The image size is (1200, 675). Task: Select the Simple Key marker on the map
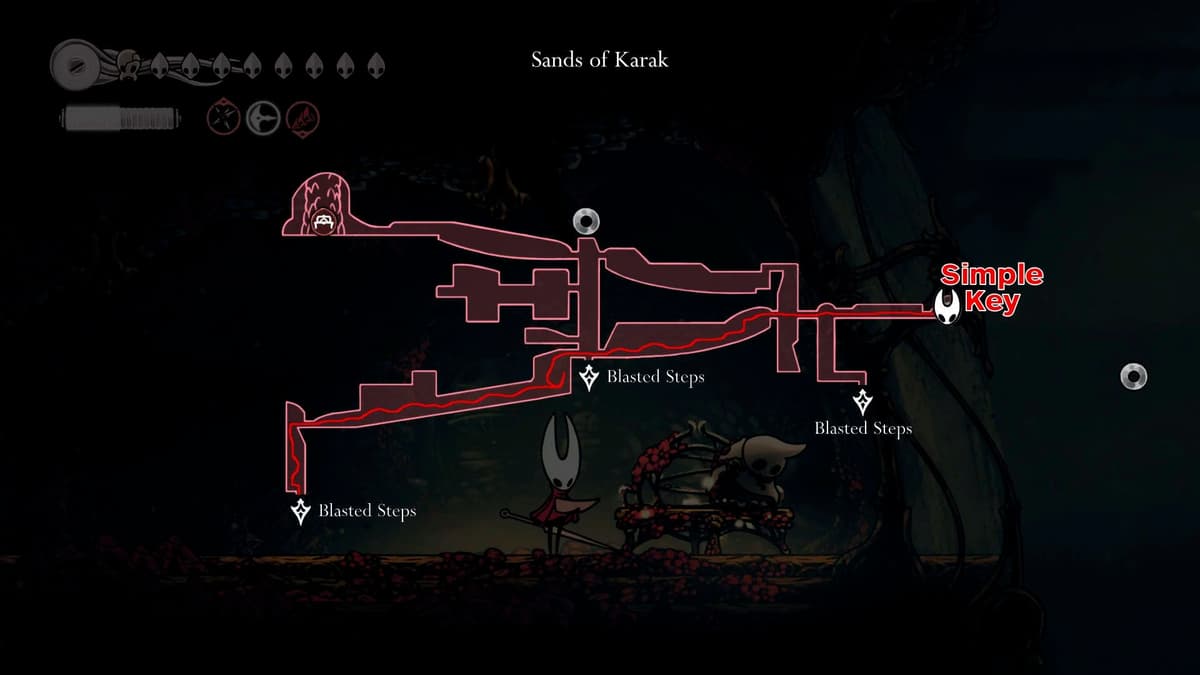click(947, 307)
